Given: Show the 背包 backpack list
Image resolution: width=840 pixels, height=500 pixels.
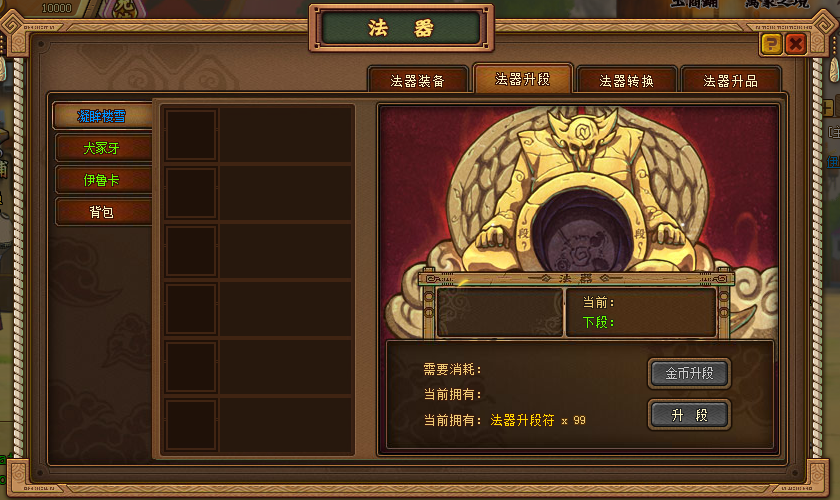Looking at the screenshot, I should coord(103,212).
